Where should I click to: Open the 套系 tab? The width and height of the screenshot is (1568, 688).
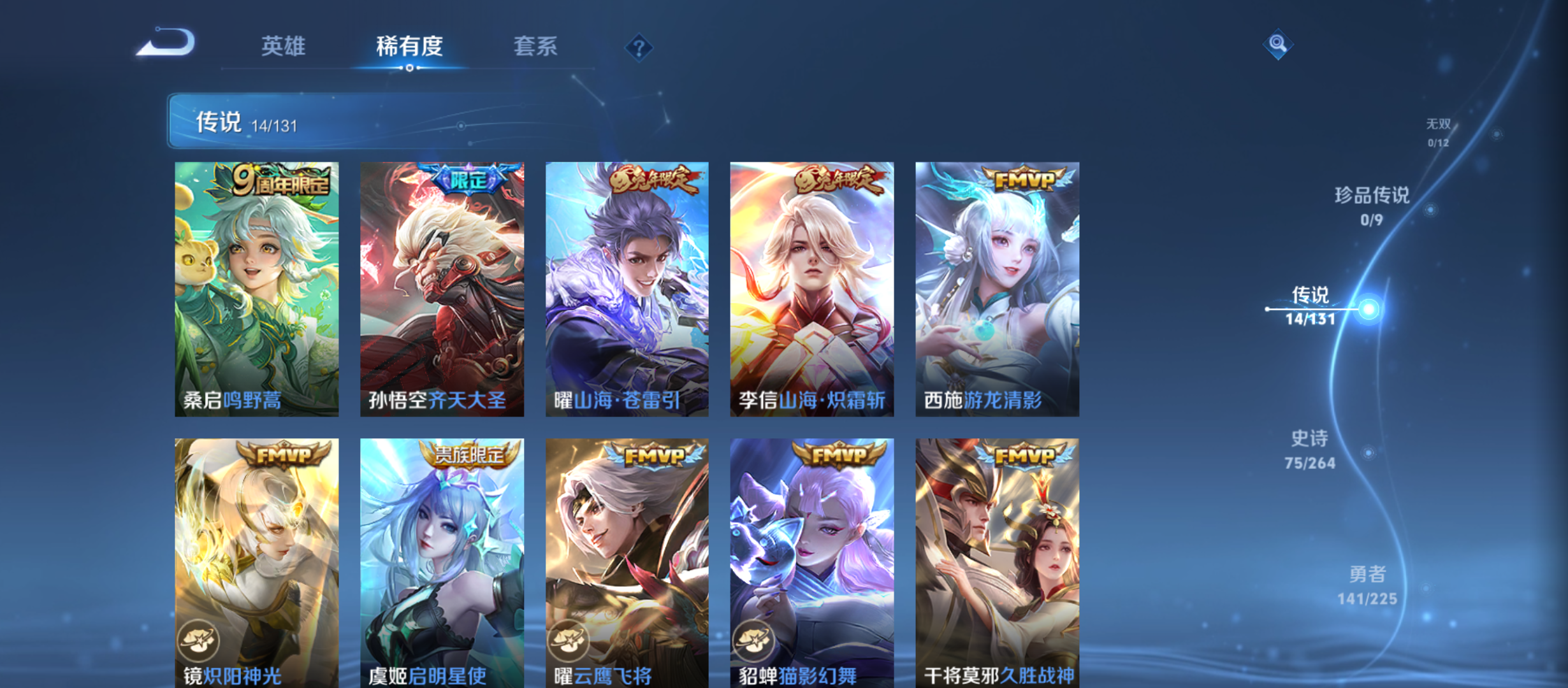(536, 47)
